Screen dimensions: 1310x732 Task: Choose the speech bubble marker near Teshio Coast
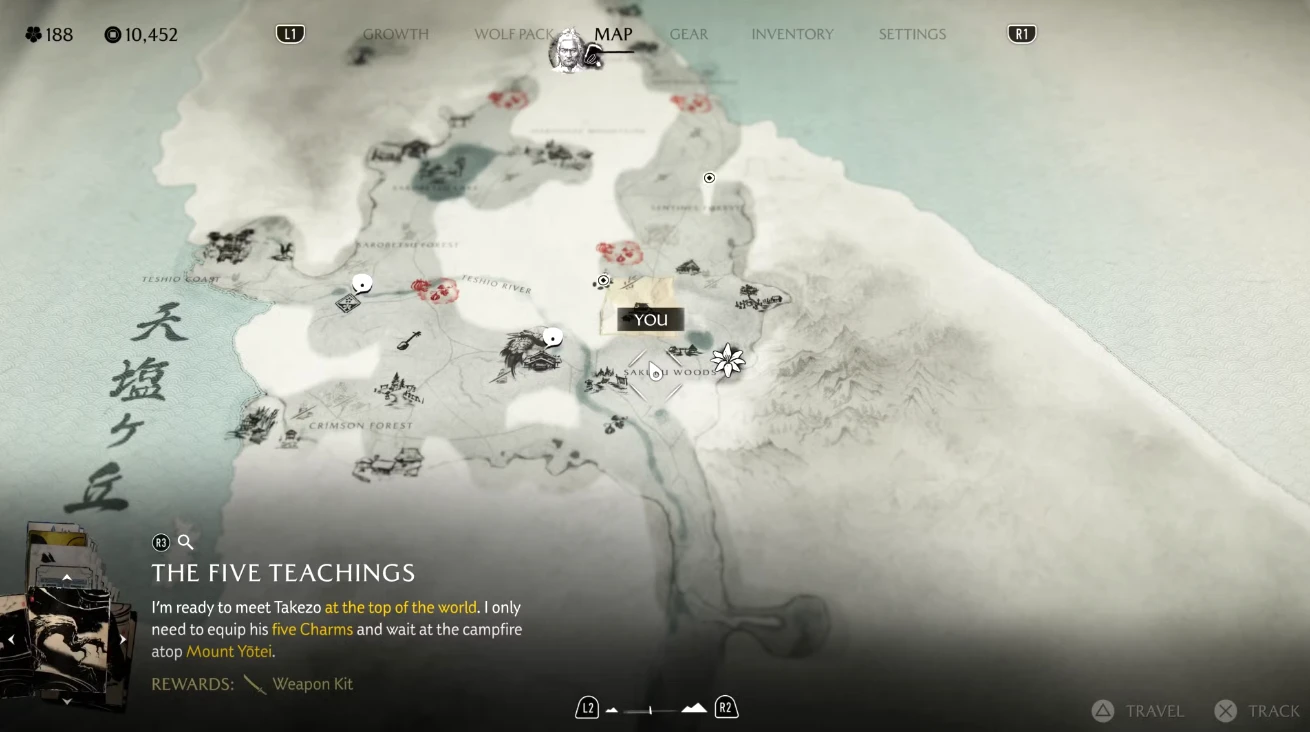click(362, 284)
